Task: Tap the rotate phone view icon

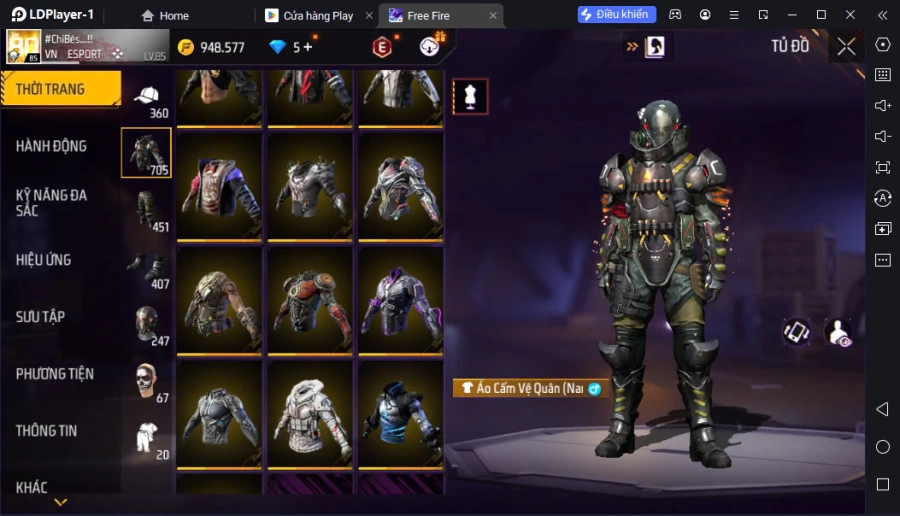Action: (796, 332)
